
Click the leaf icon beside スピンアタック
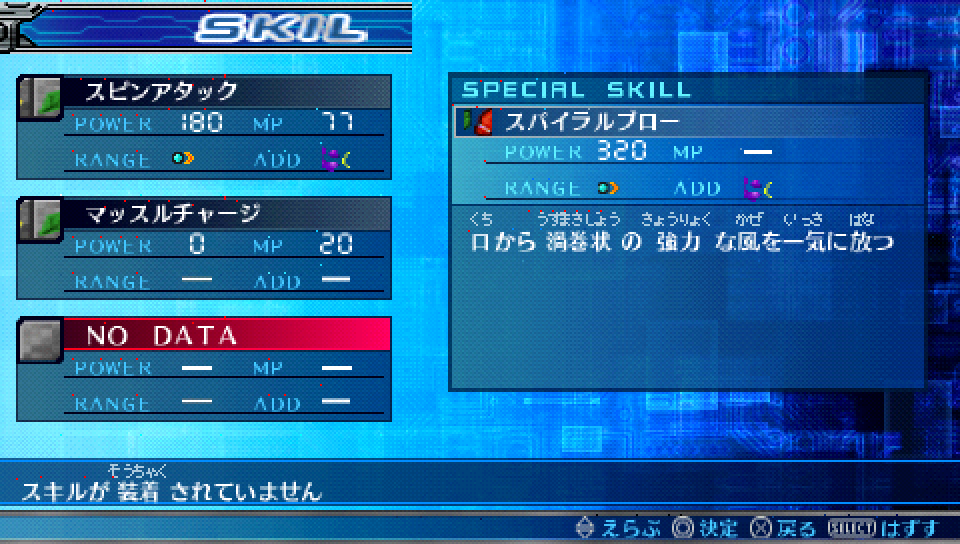tap(41, 96)
